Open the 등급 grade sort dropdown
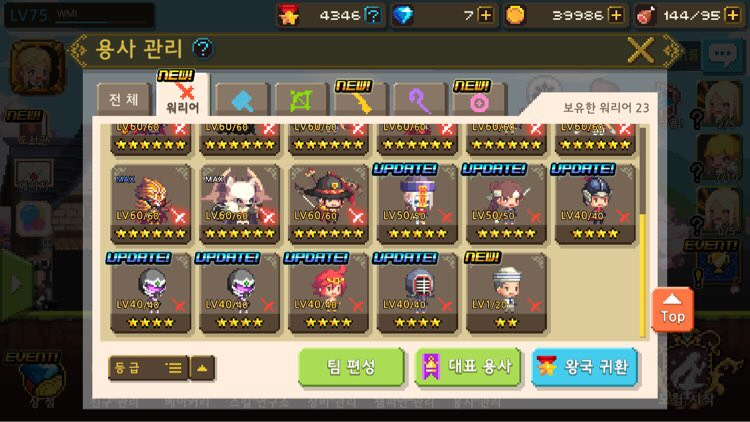 (x=148, y=368)
